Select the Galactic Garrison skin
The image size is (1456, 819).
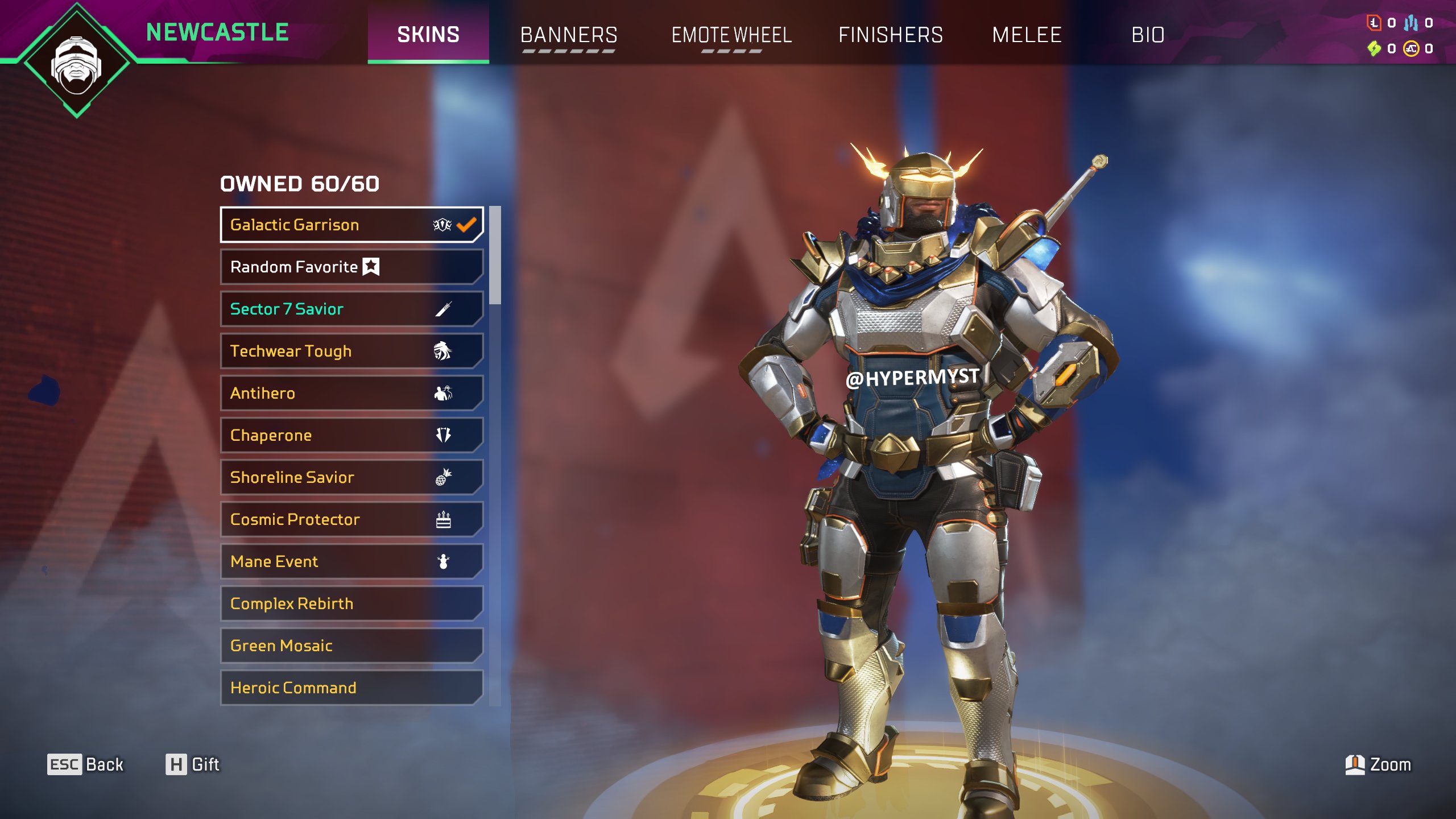tap(351, 225)
